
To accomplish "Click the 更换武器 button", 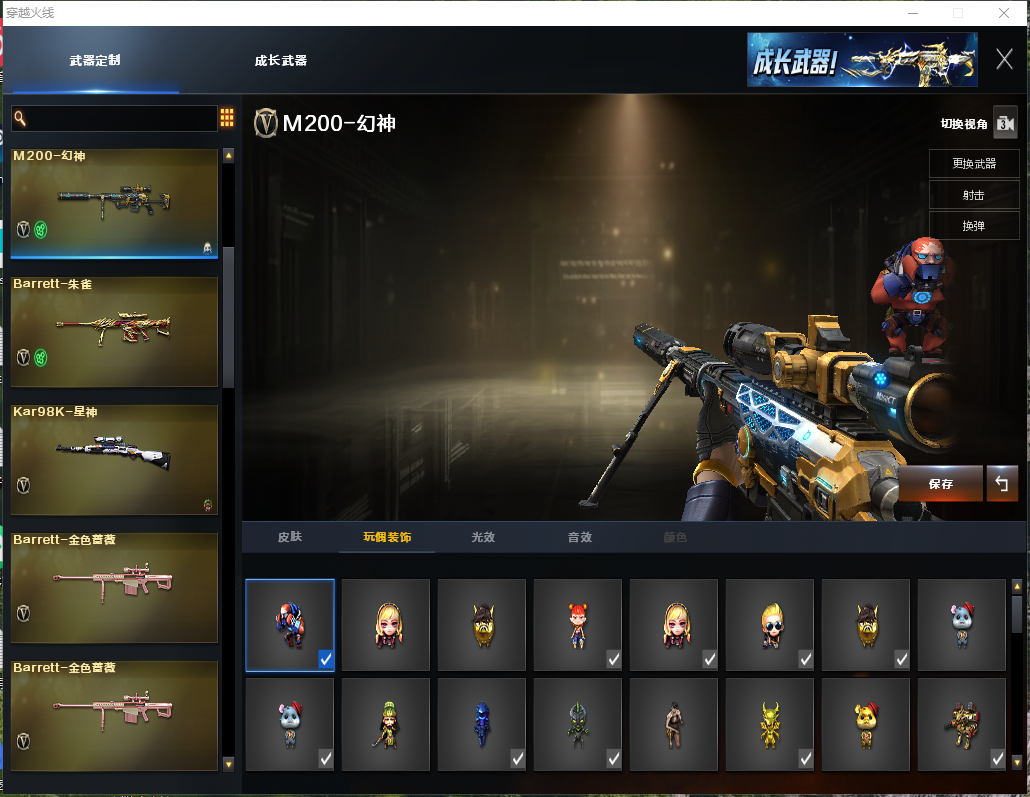I will (x=973, y=164).
